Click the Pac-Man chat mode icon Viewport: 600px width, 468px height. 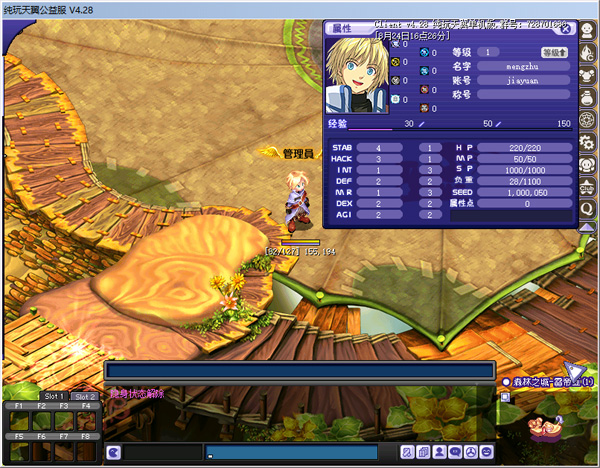click(x=113, y=453)
